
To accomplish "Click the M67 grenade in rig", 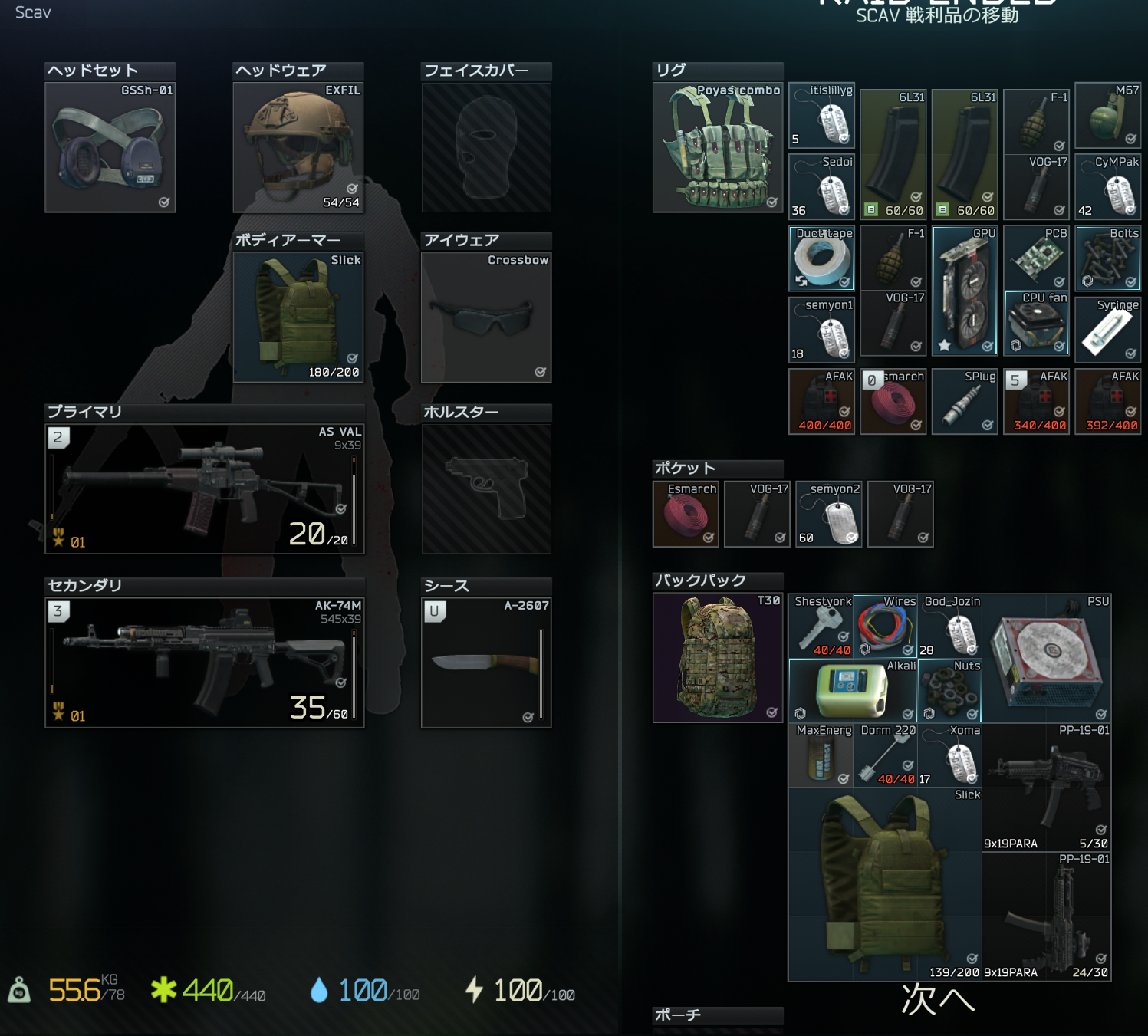I will pyautogui.click(x=1107, y=116).
